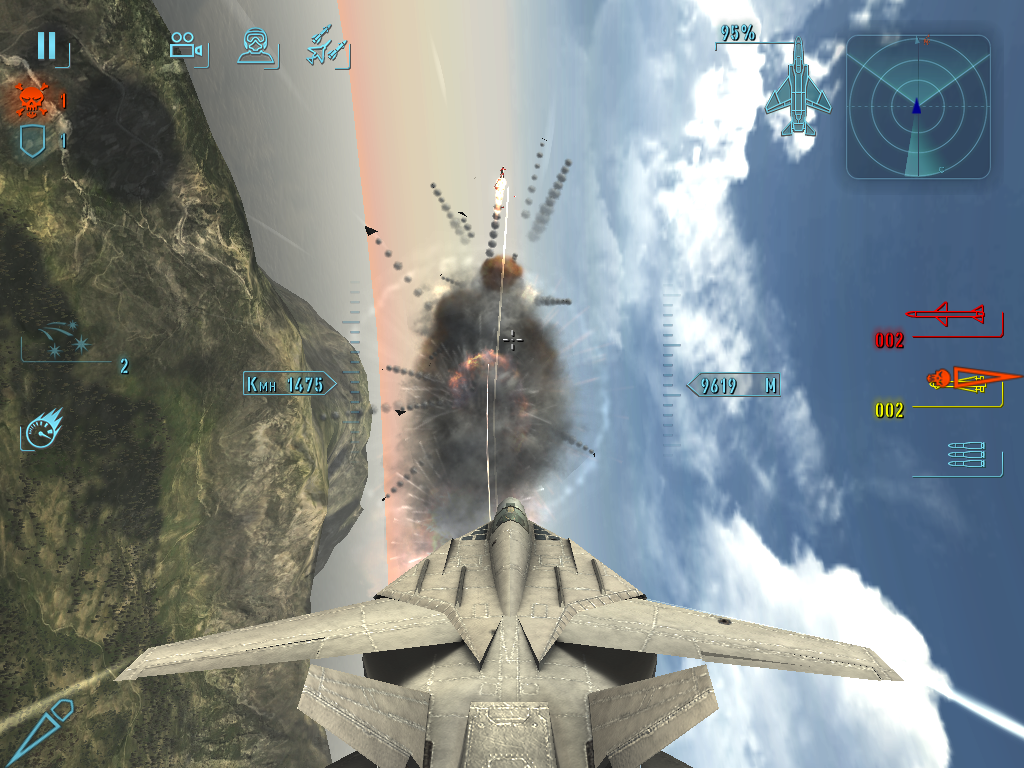Open the pilot helmet view
Image resolution: width=1024 pixels, height=768 pixels.
pos(256,46)
